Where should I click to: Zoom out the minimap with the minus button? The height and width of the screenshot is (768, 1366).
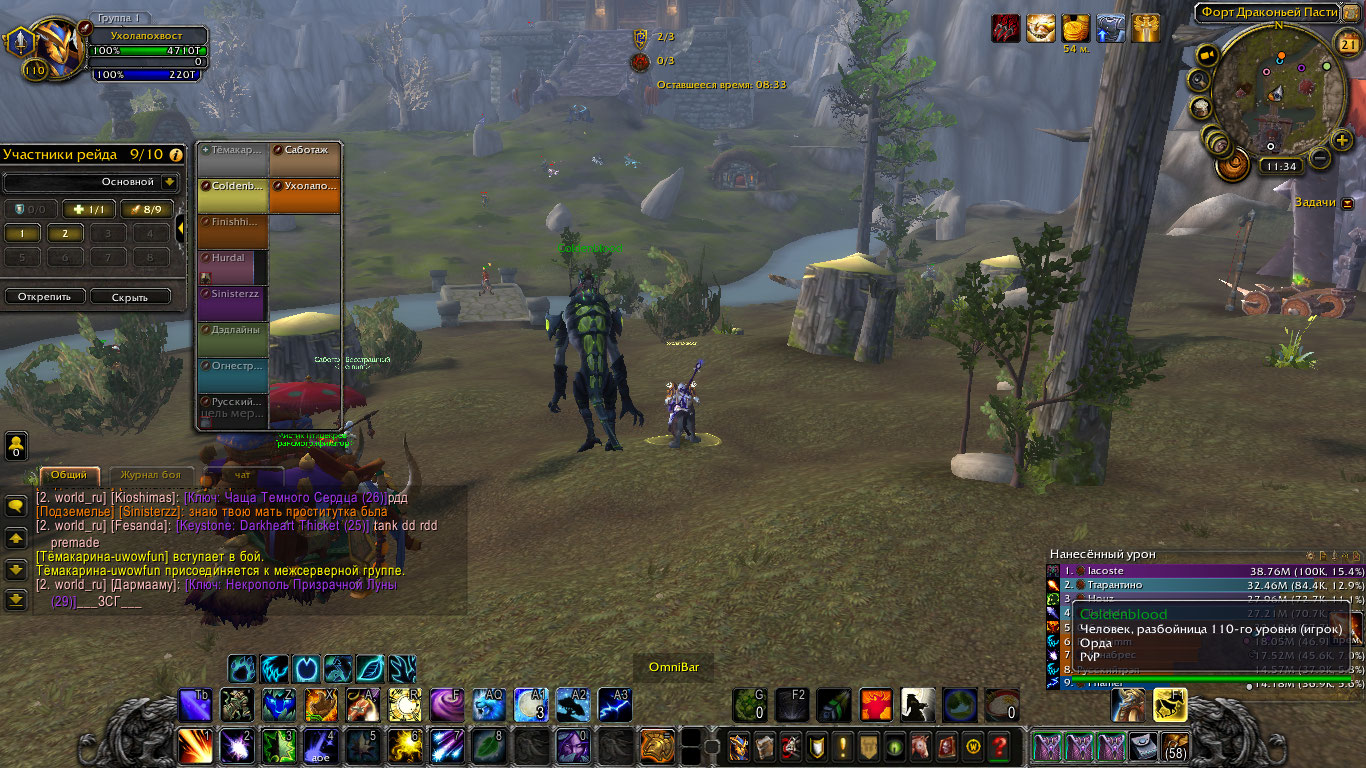click(x=1320, y=158)
